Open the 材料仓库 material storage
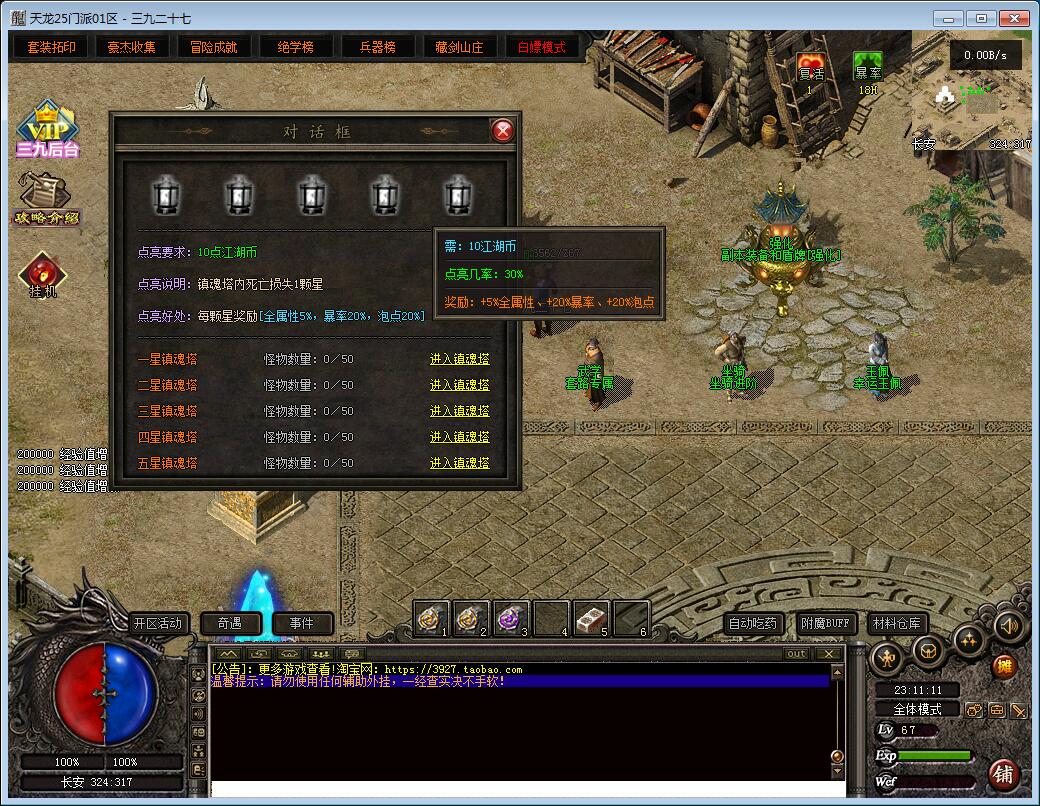The width and height of the screenshot is (1040, 806). tap(896, 623)
